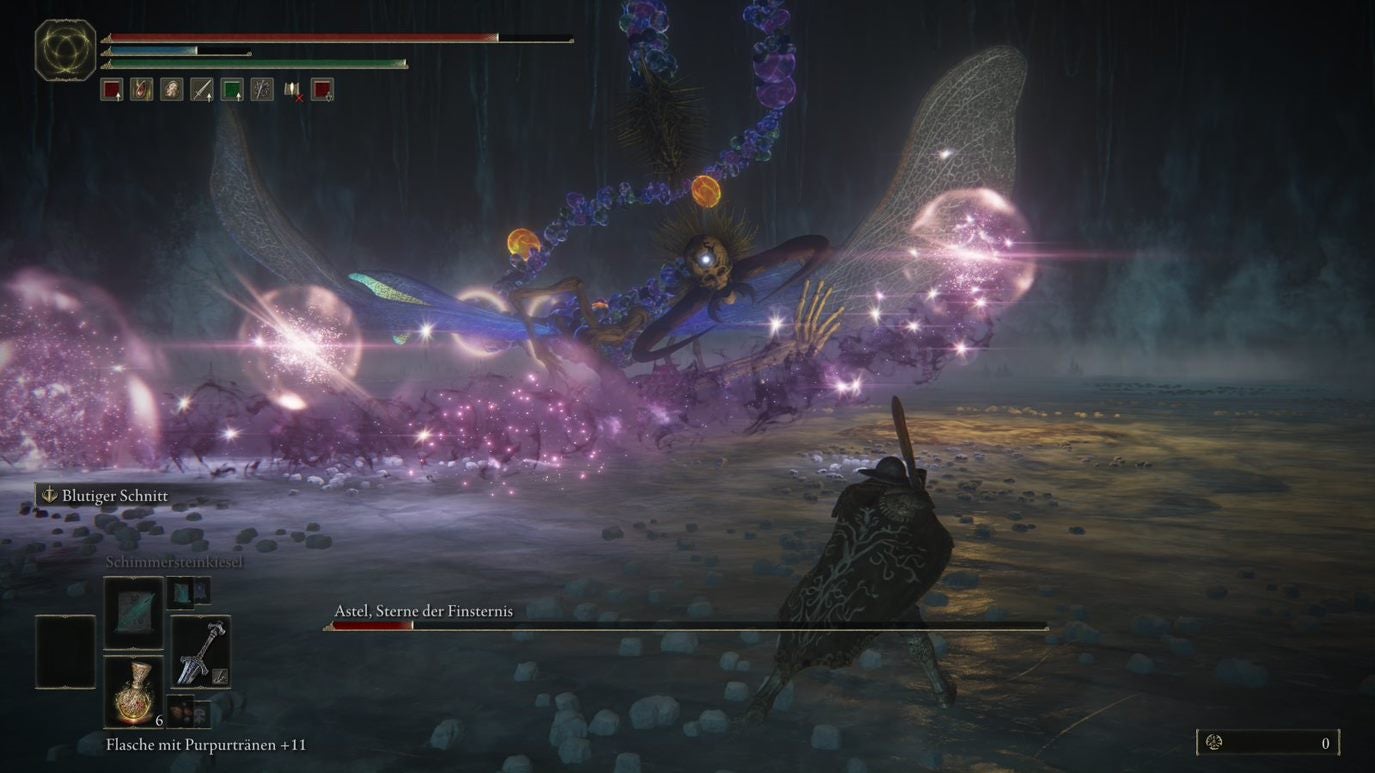Click the rune counter box
1375x773 pixels.
click(x=1268, y=742)
